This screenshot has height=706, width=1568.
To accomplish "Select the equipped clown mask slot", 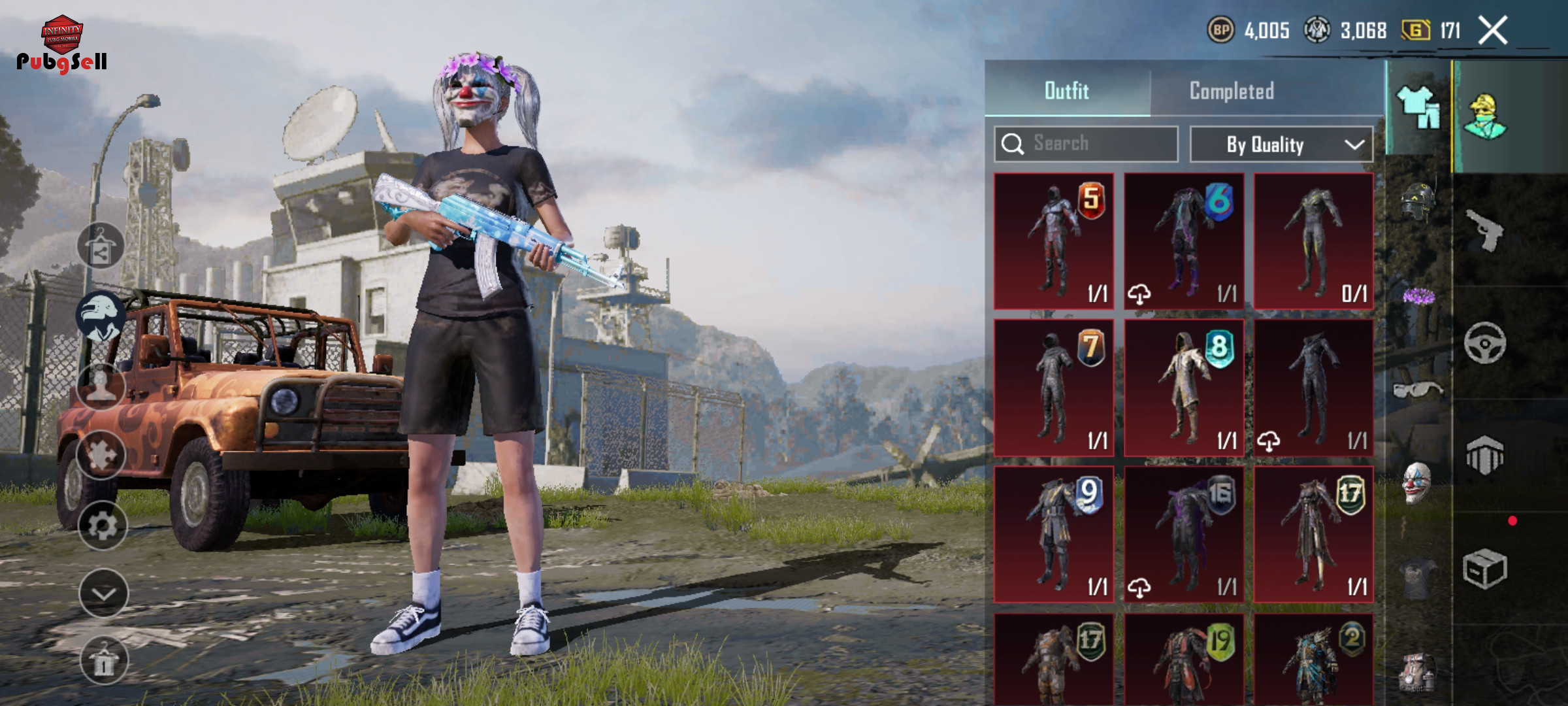I will coord(1416,482).
